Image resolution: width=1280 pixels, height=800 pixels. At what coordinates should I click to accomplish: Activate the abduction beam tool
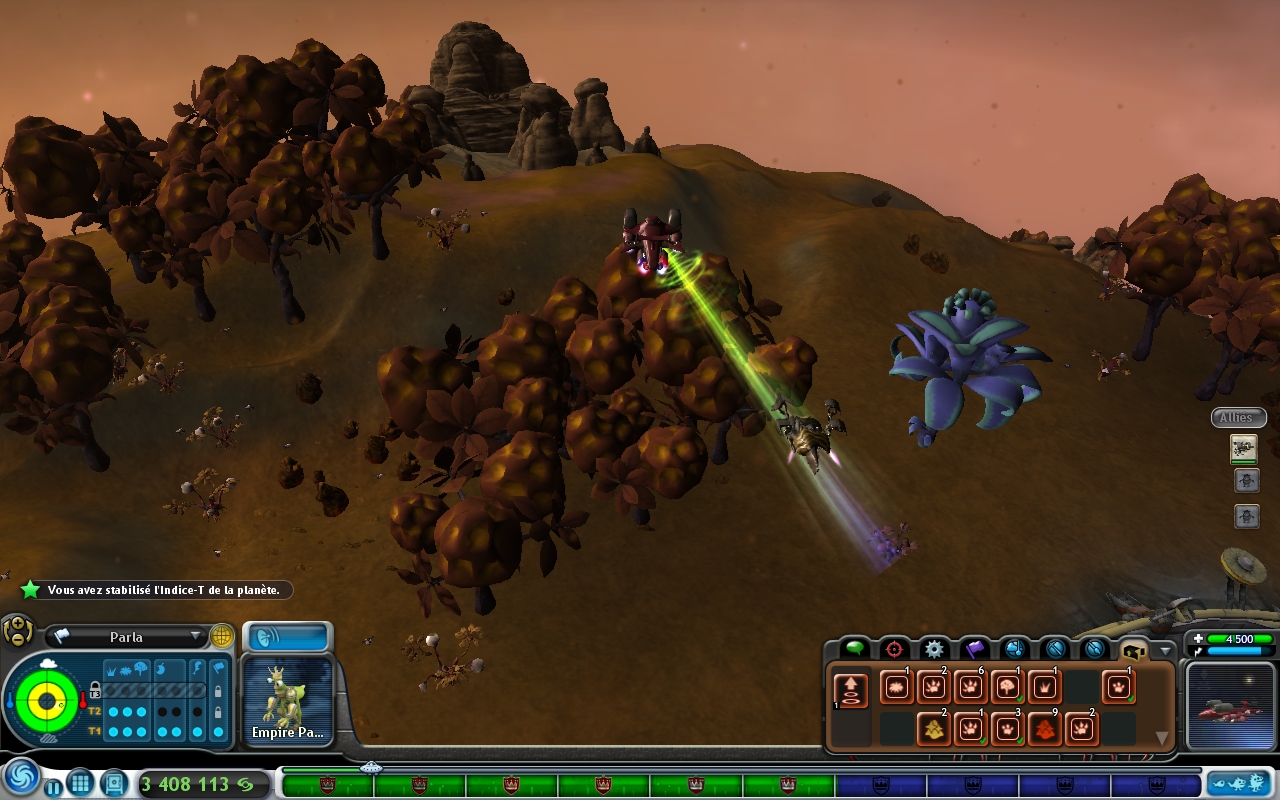pos(851,692)
